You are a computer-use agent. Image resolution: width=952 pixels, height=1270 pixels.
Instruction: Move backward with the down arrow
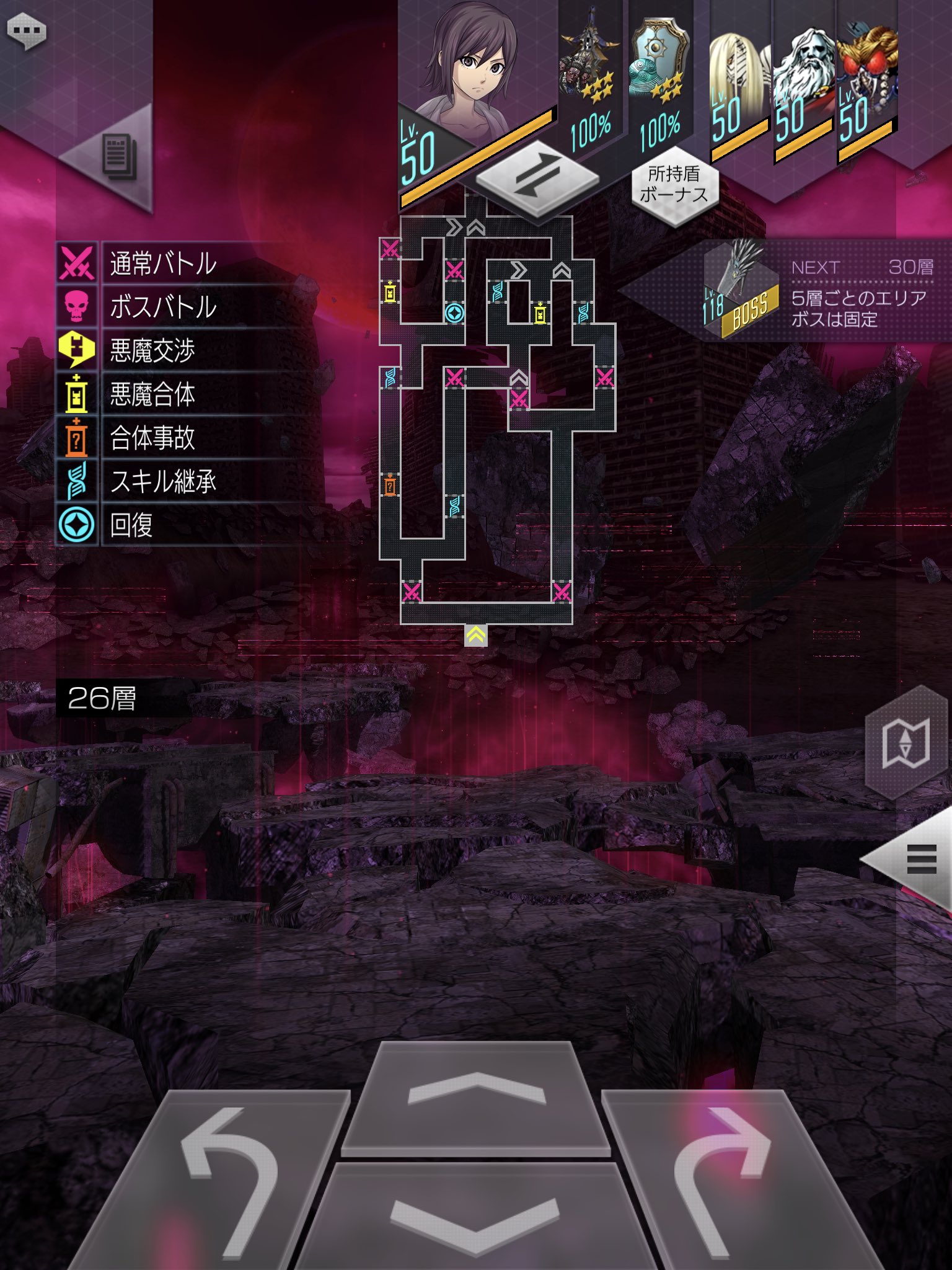(475, 1215)
